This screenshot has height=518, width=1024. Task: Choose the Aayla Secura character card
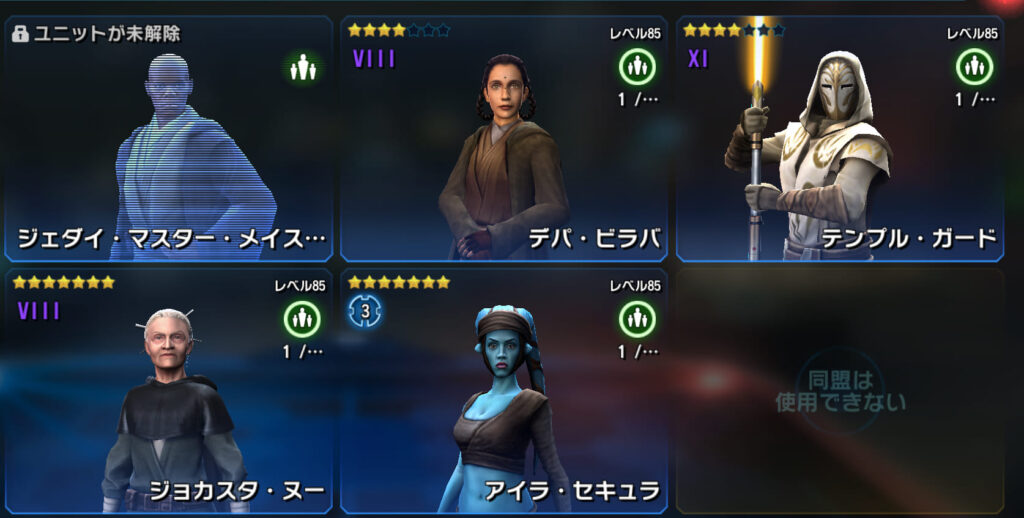pos(504,390)
